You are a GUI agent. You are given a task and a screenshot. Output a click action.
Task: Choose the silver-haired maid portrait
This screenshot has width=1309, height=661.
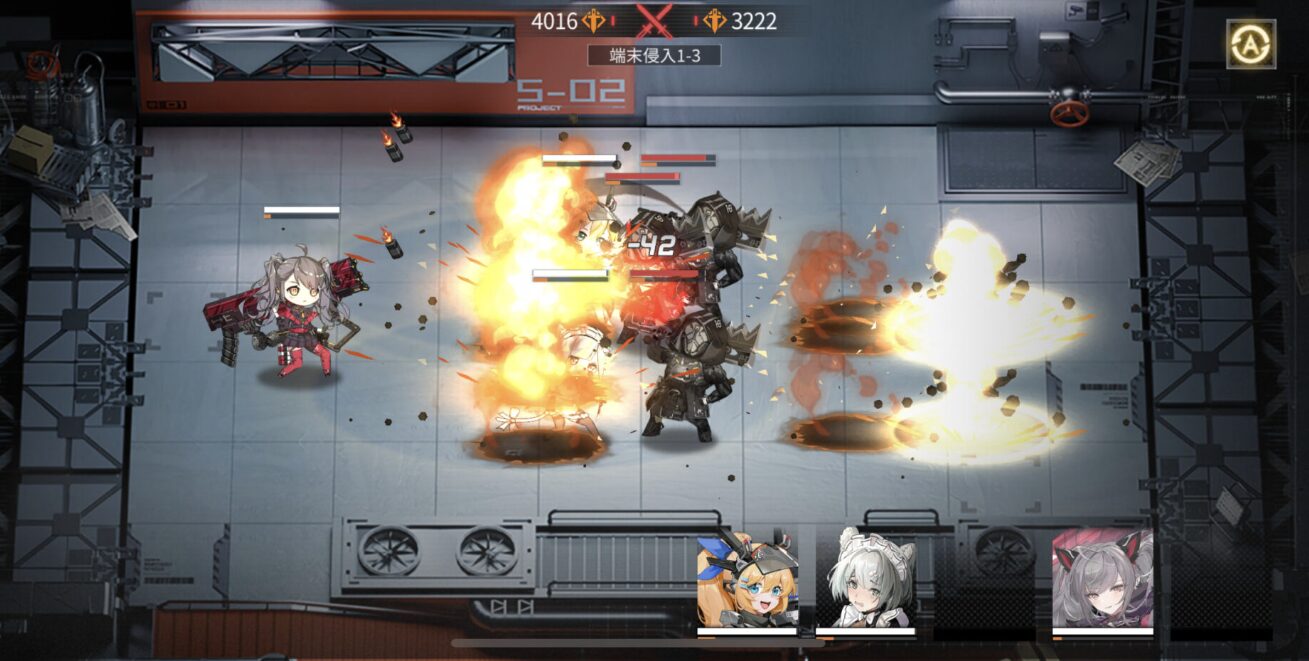865,579
